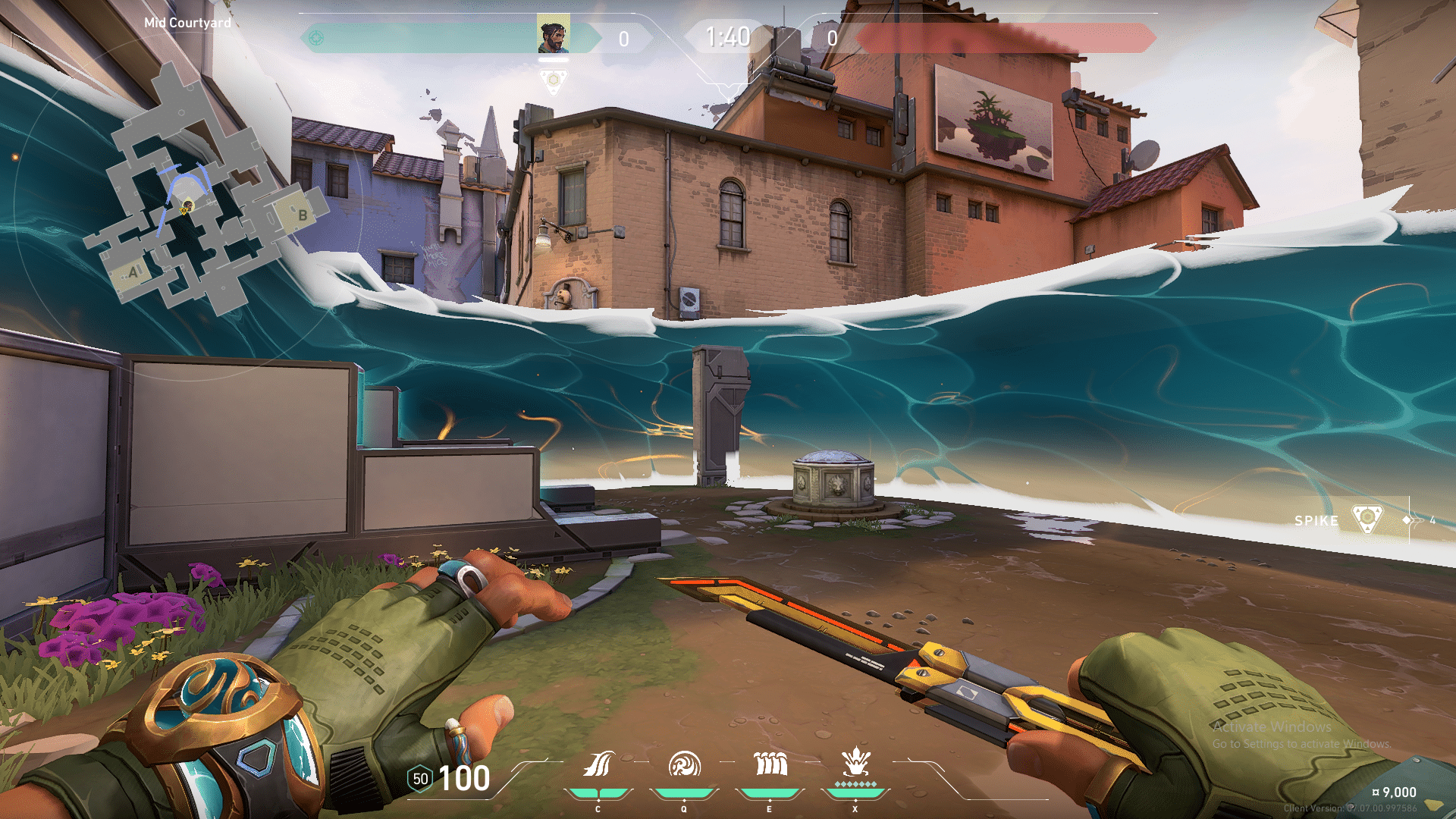Use the Cascade wave-wall ability icon
The width and height of the screenshot is (1456, 819).
pos(598,764)
